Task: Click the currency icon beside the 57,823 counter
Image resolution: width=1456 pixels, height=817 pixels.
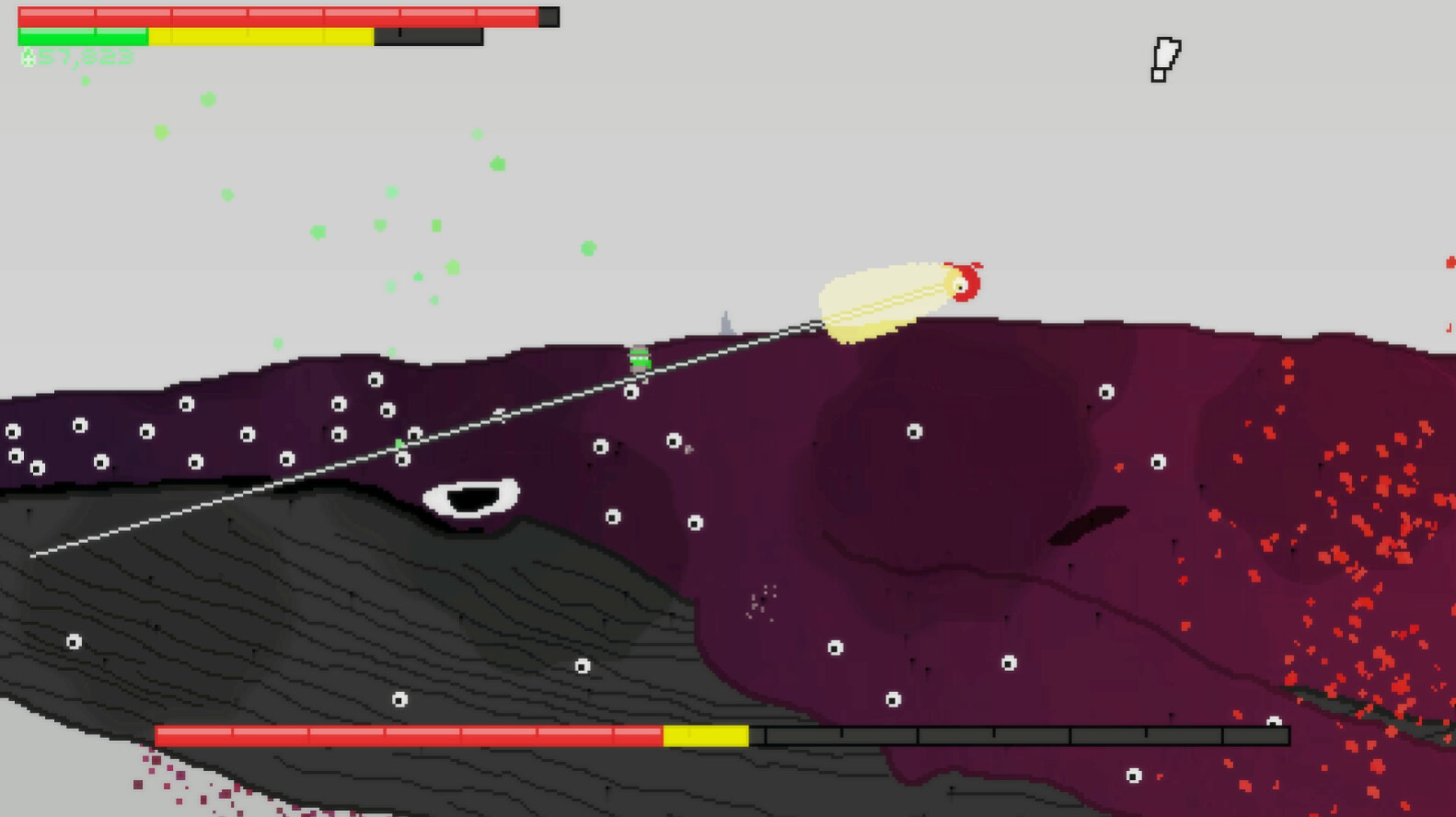Action: [x=29, y=59]
